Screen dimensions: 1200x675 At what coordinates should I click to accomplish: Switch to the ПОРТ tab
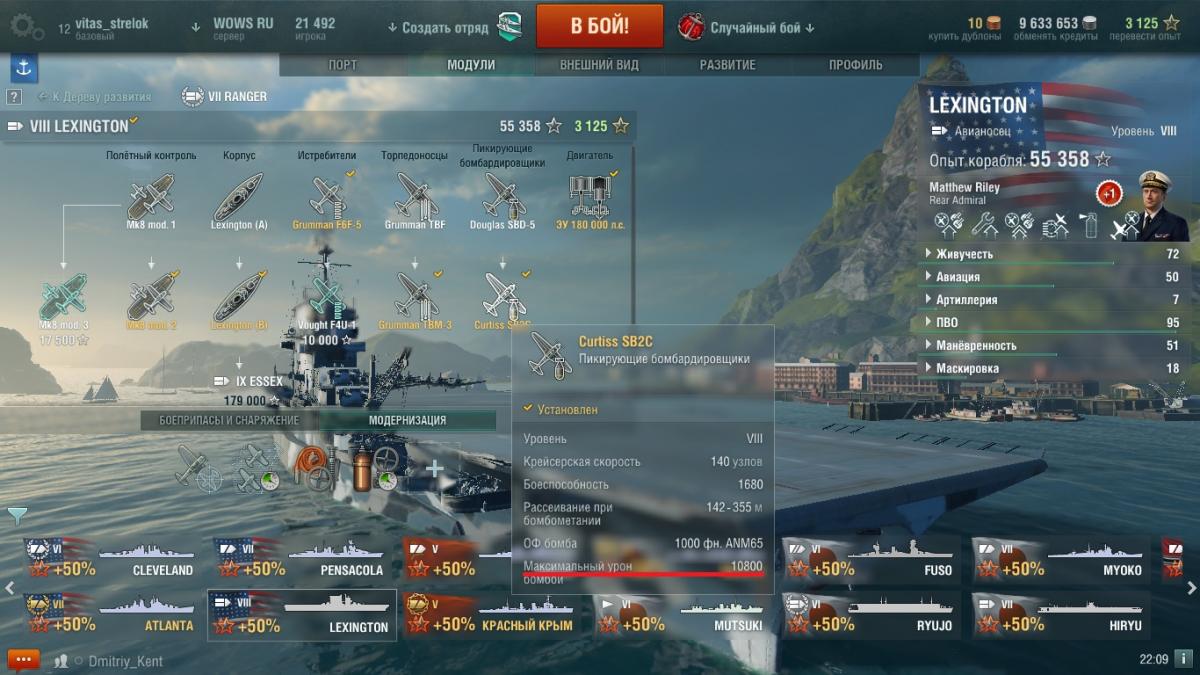[343, 65]
